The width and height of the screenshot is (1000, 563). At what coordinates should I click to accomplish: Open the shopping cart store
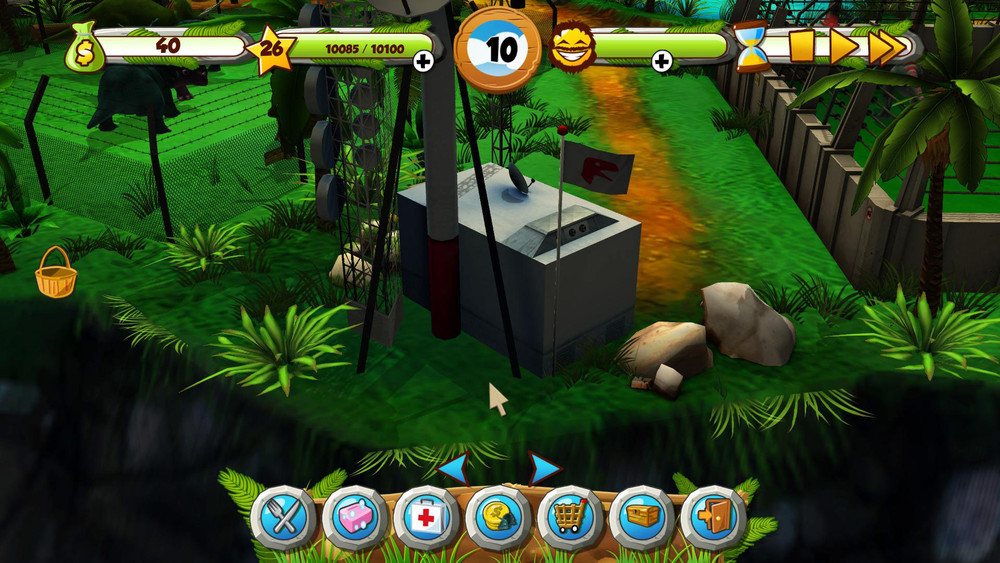[x=570, y=518]
